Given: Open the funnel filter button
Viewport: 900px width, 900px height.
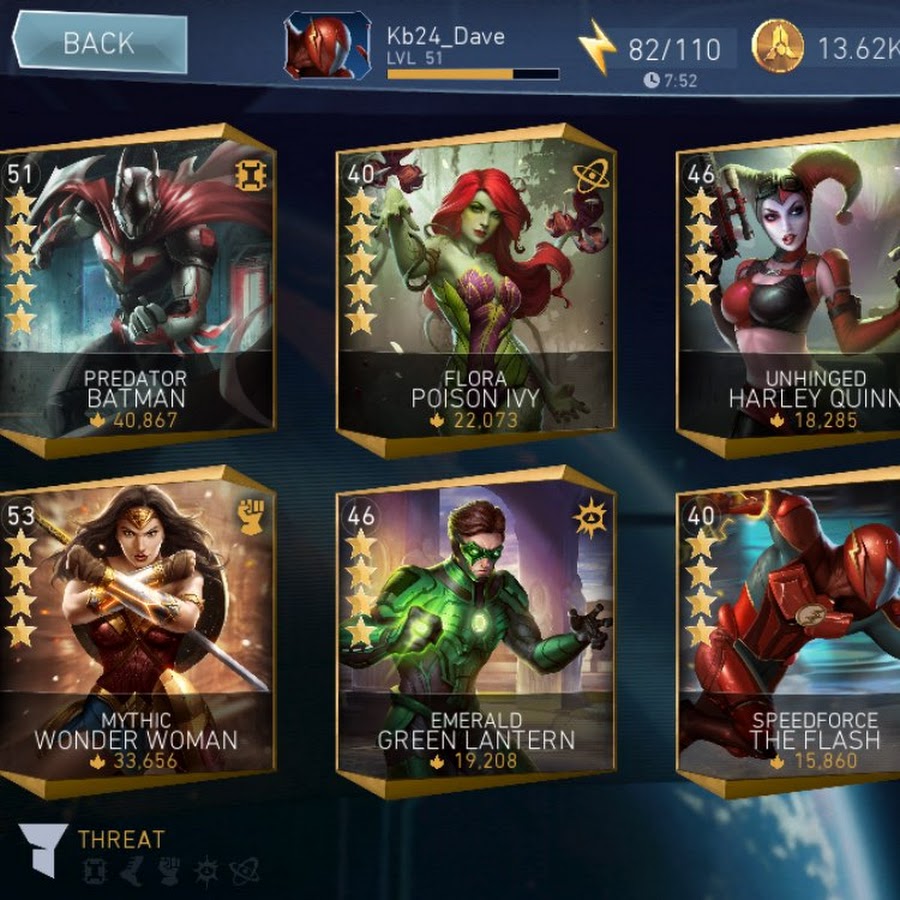Looking at the screenshot, I should click(x=43, y=850).
